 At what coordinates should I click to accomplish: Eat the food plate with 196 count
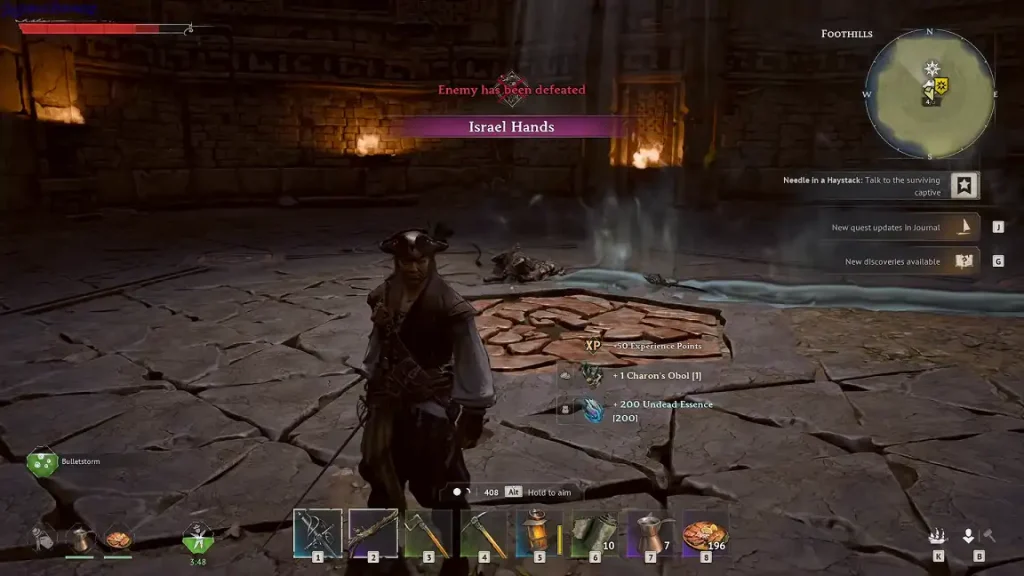(705, 532)
